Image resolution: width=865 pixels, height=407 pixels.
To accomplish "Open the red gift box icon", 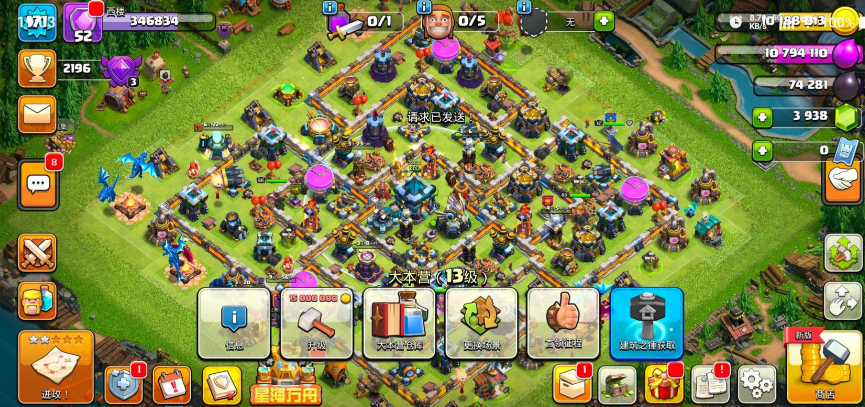I will point(663,384).
